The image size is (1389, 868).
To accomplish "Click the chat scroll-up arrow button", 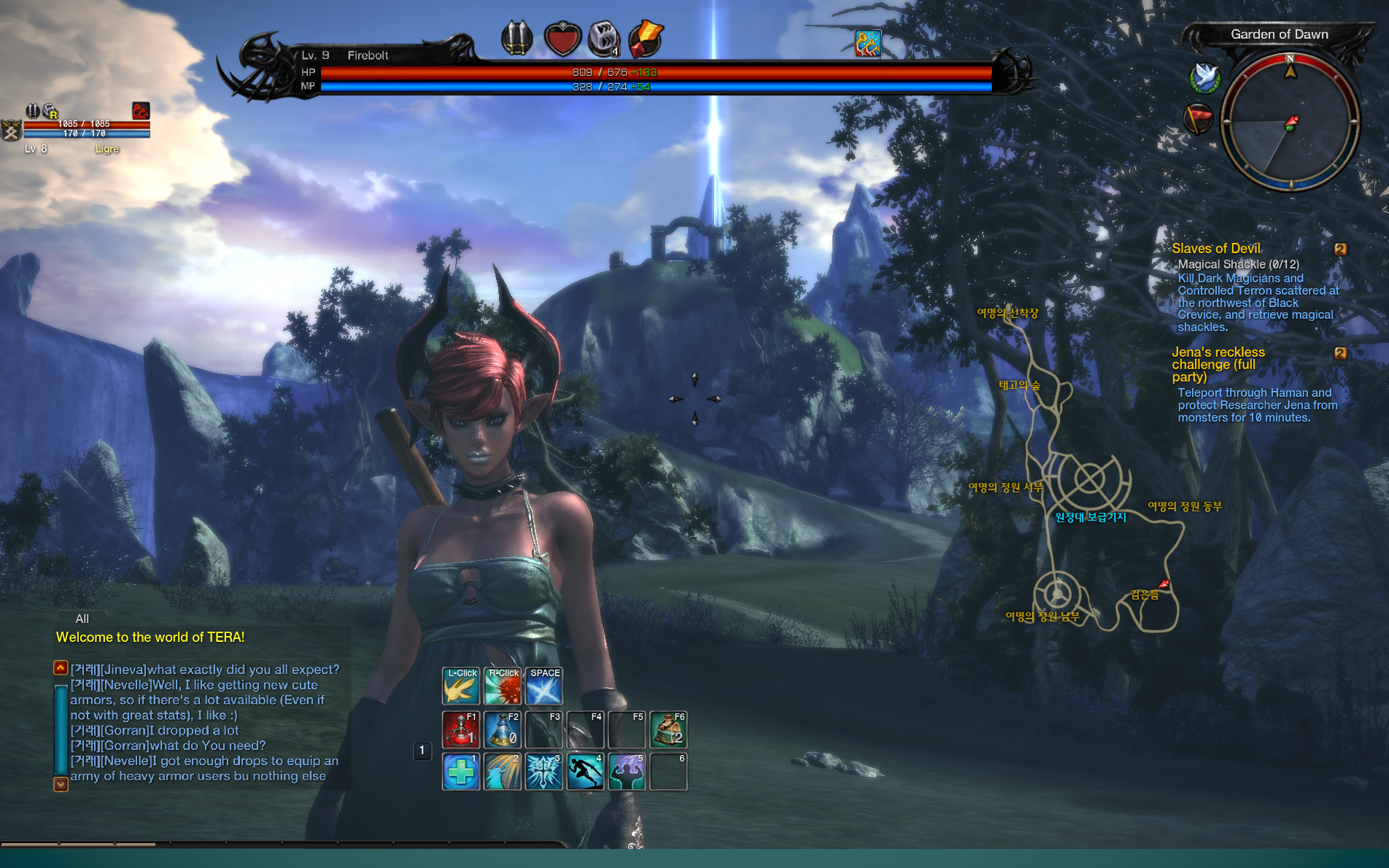I will (61, 667).
